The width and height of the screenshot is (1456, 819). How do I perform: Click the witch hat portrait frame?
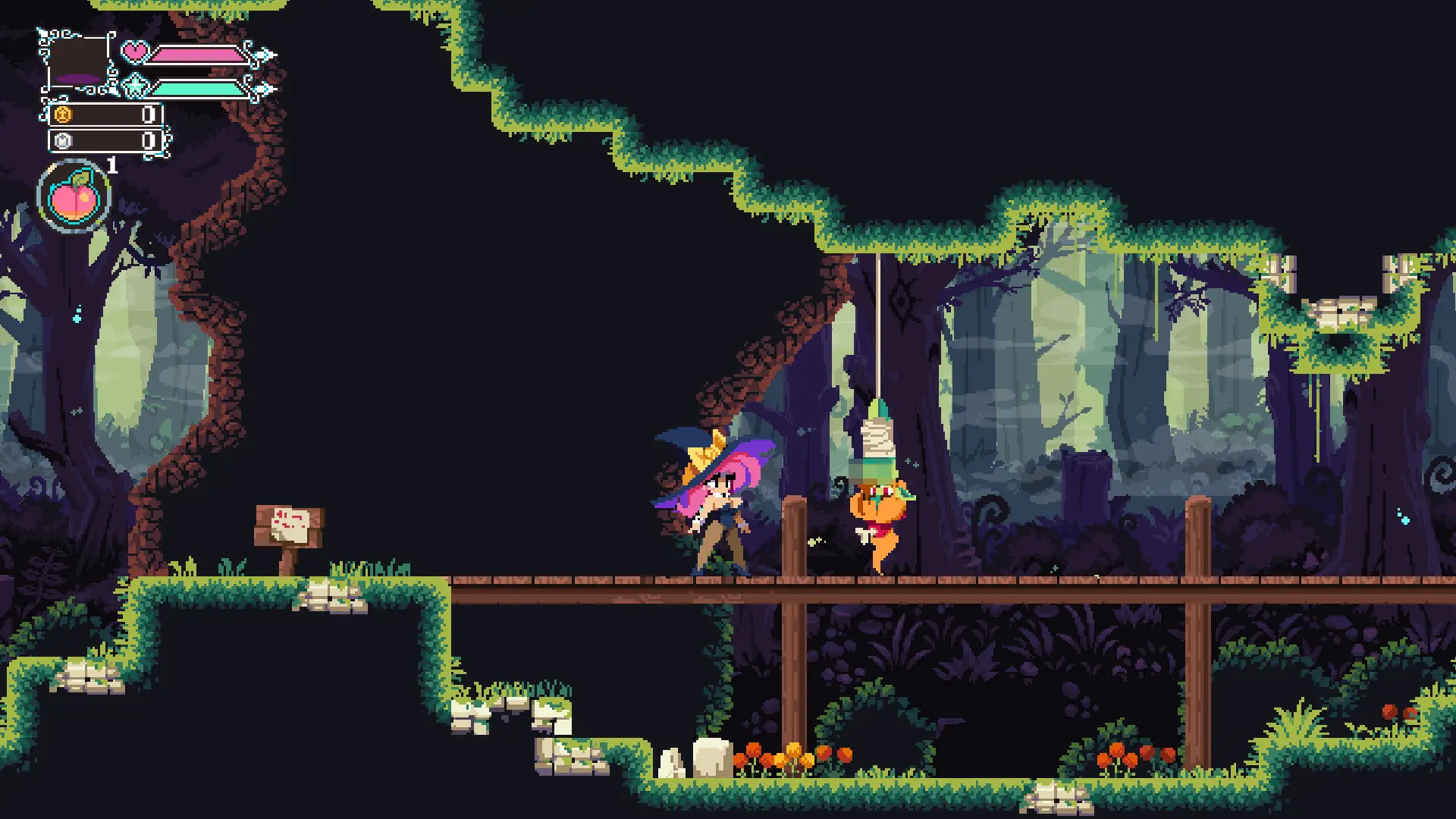tap(79, 62)
